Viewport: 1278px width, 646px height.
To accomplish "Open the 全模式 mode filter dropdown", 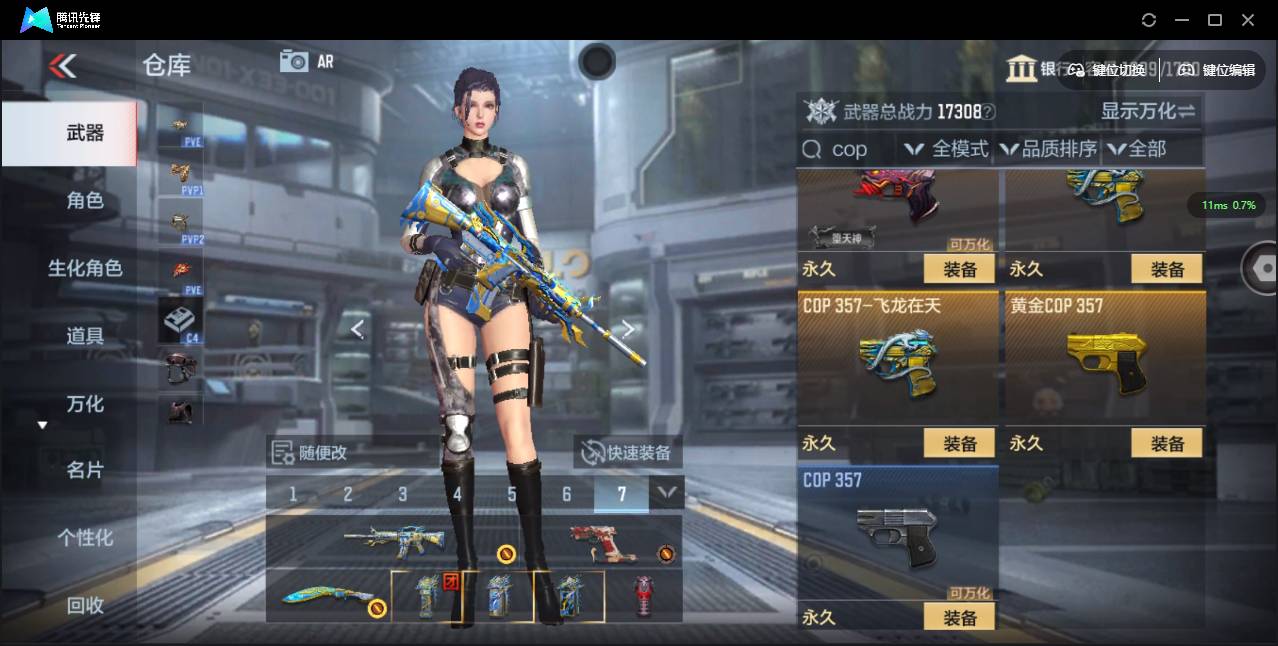I will [x=946, y=149].
